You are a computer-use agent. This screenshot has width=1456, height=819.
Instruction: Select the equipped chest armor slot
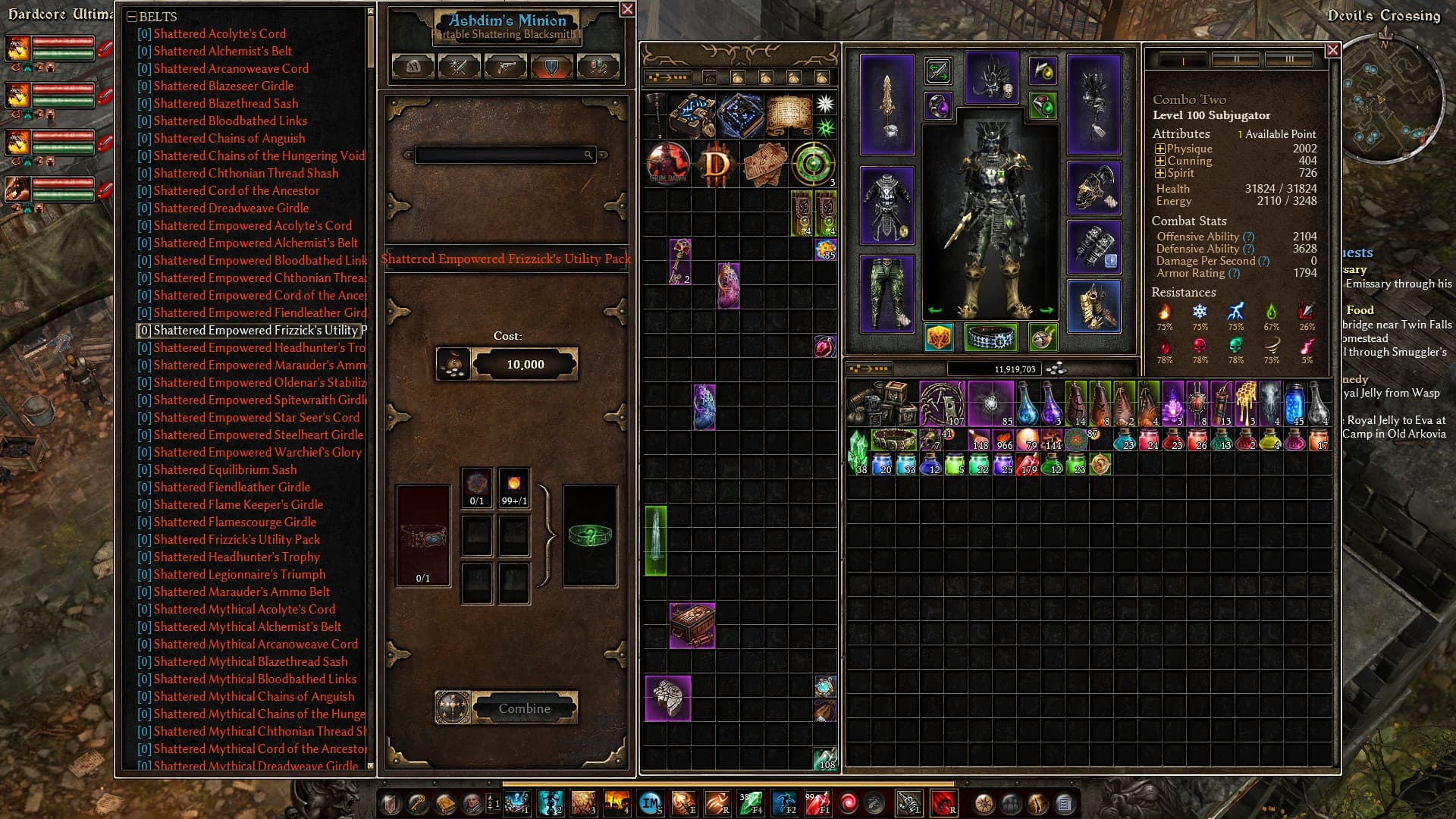tap(886, 205)
